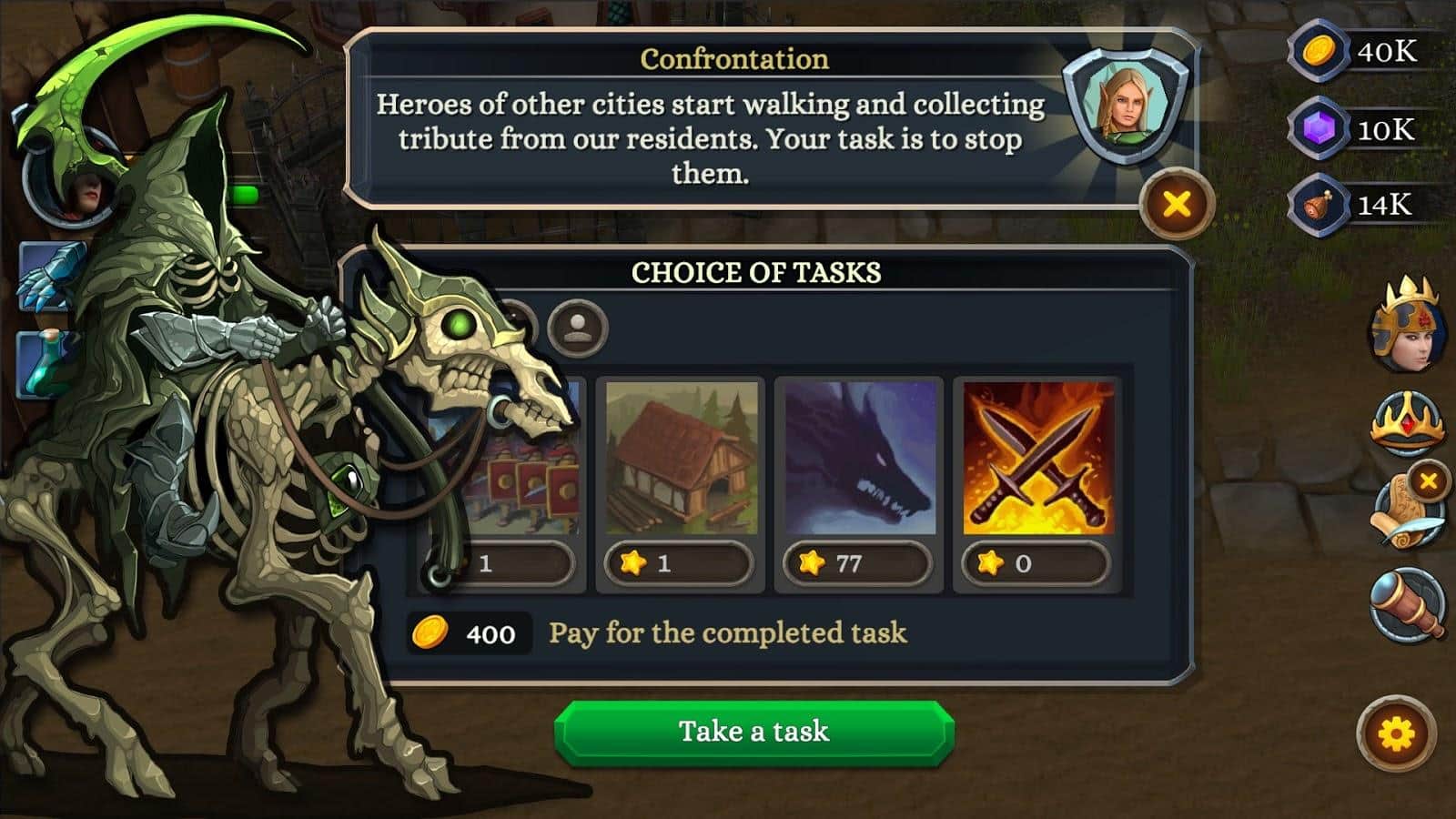Image resolution: width=1456 pixels, height=819 pixels.
Task: Click the elf portrait shield badge
Action: point(1128,107)
